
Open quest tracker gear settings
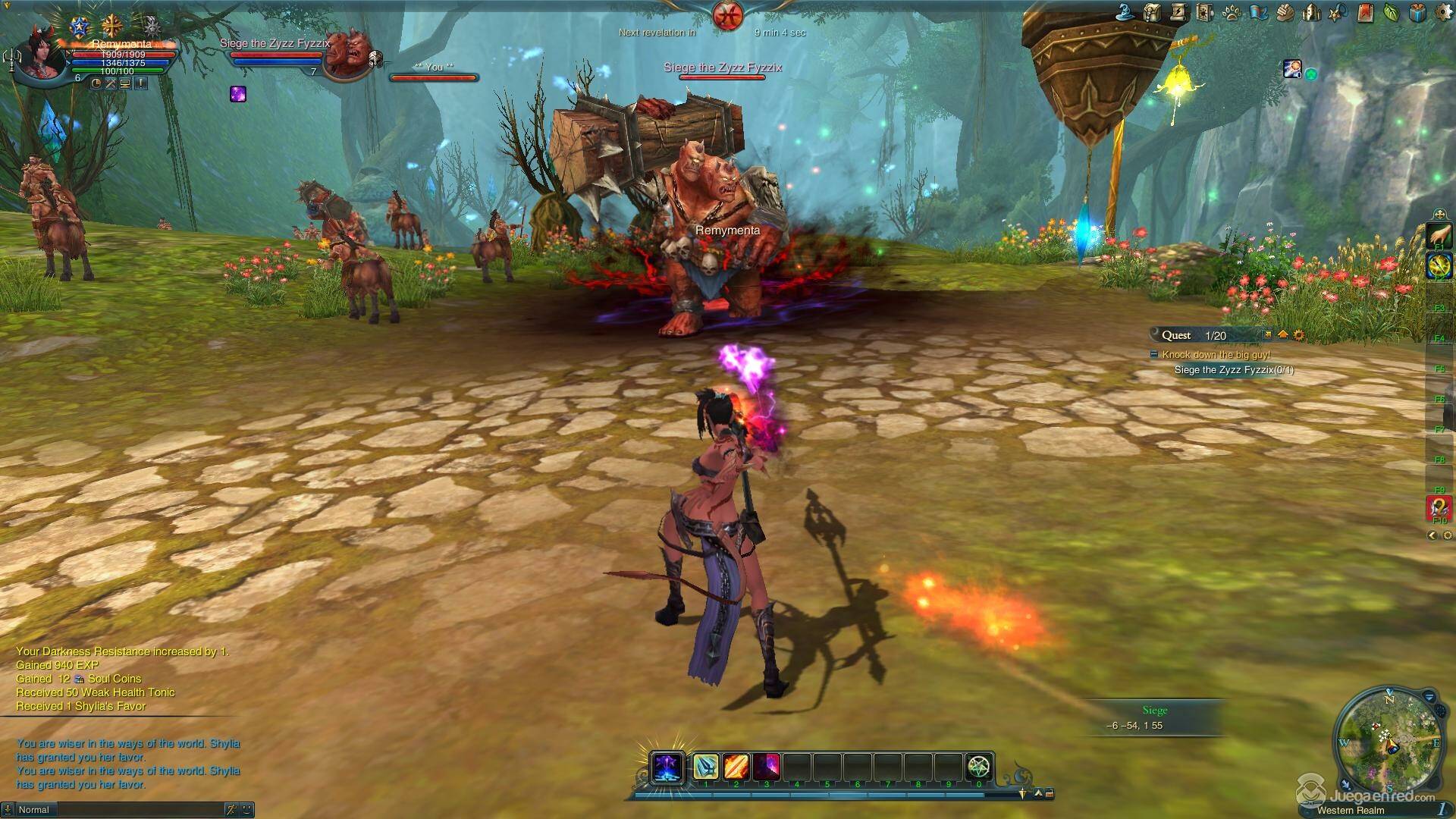(1299, 335)
